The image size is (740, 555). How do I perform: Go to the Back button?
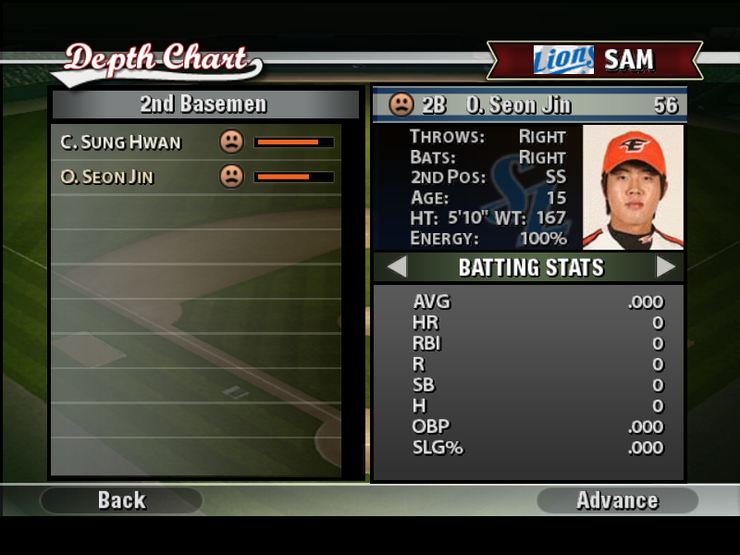[x=121, y=500]
